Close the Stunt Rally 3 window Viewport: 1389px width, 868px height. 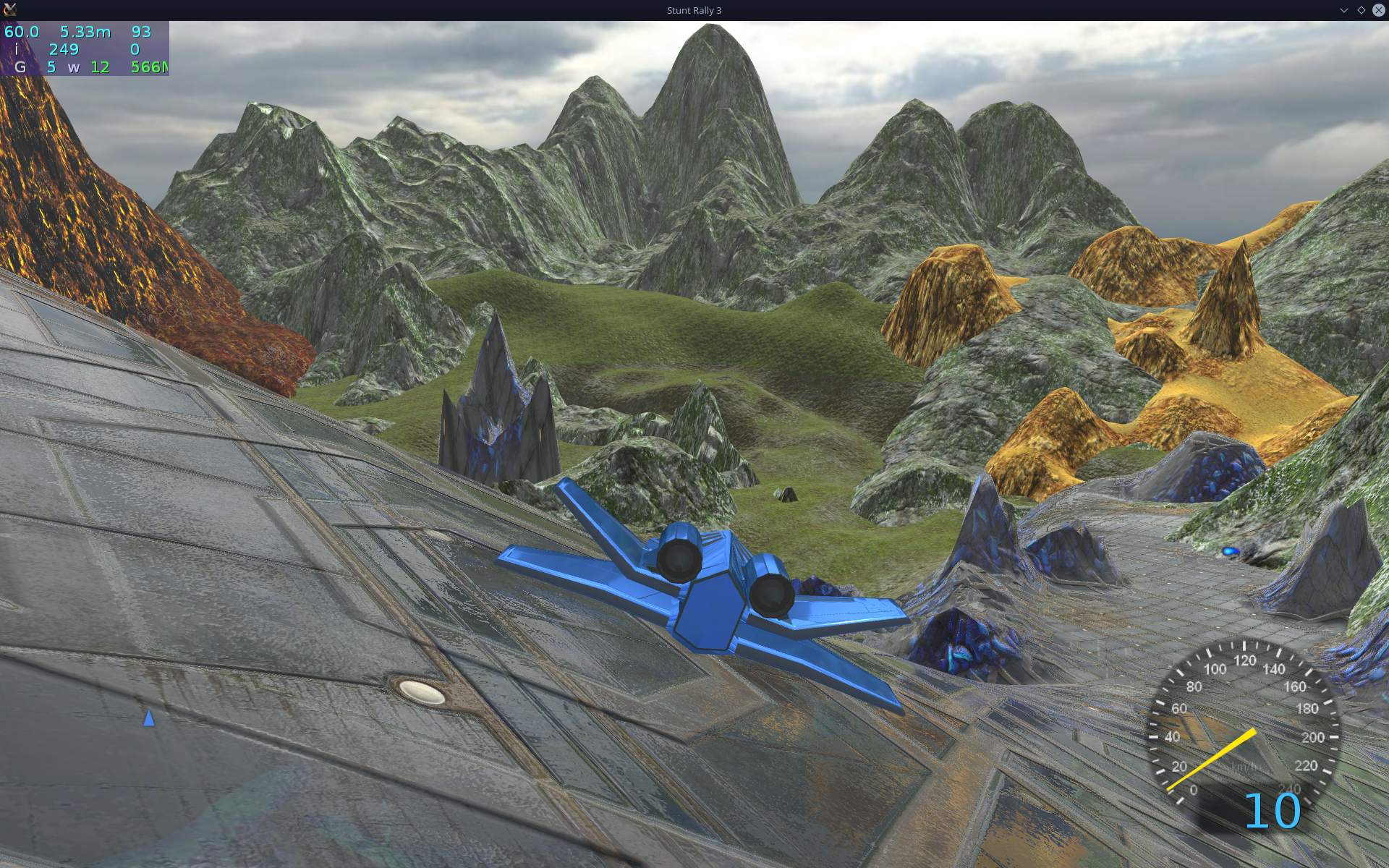coord(1378,10)
